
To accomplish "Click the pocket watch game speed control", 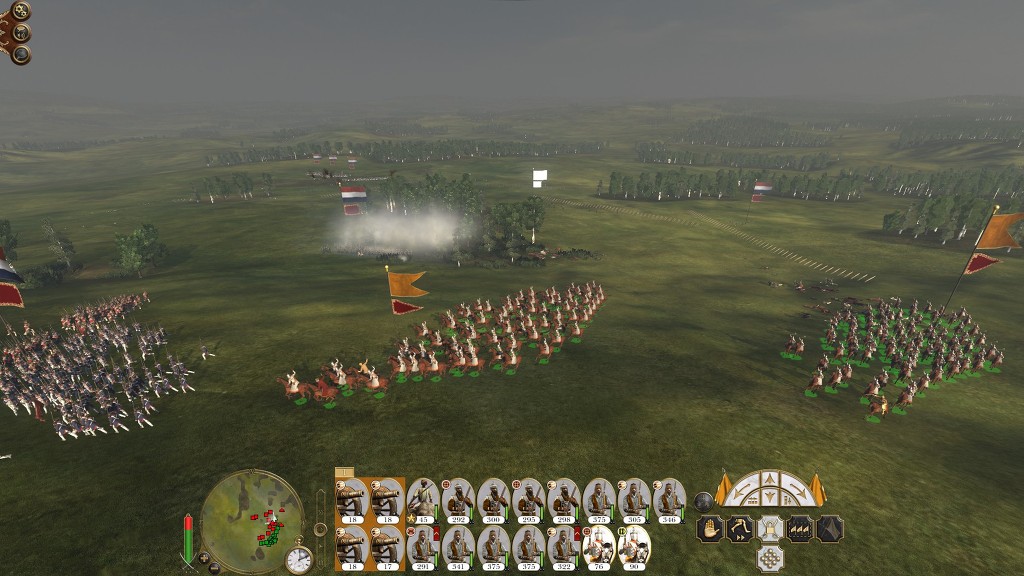I will pos(298,559).
